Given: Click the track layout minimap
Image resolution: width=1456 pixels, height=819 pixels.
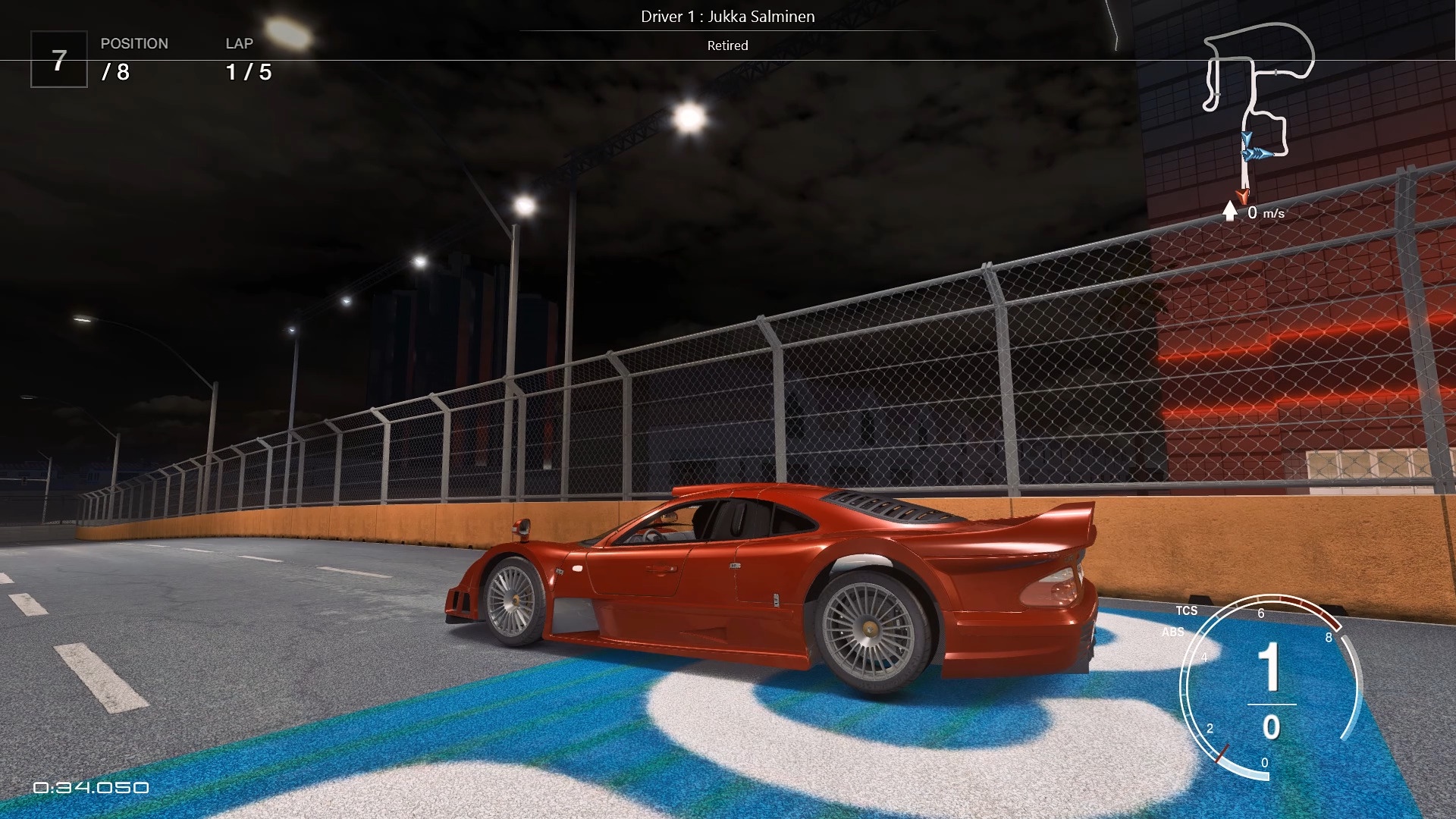Looking at the screenshot, I should [x=1259, y=106].
